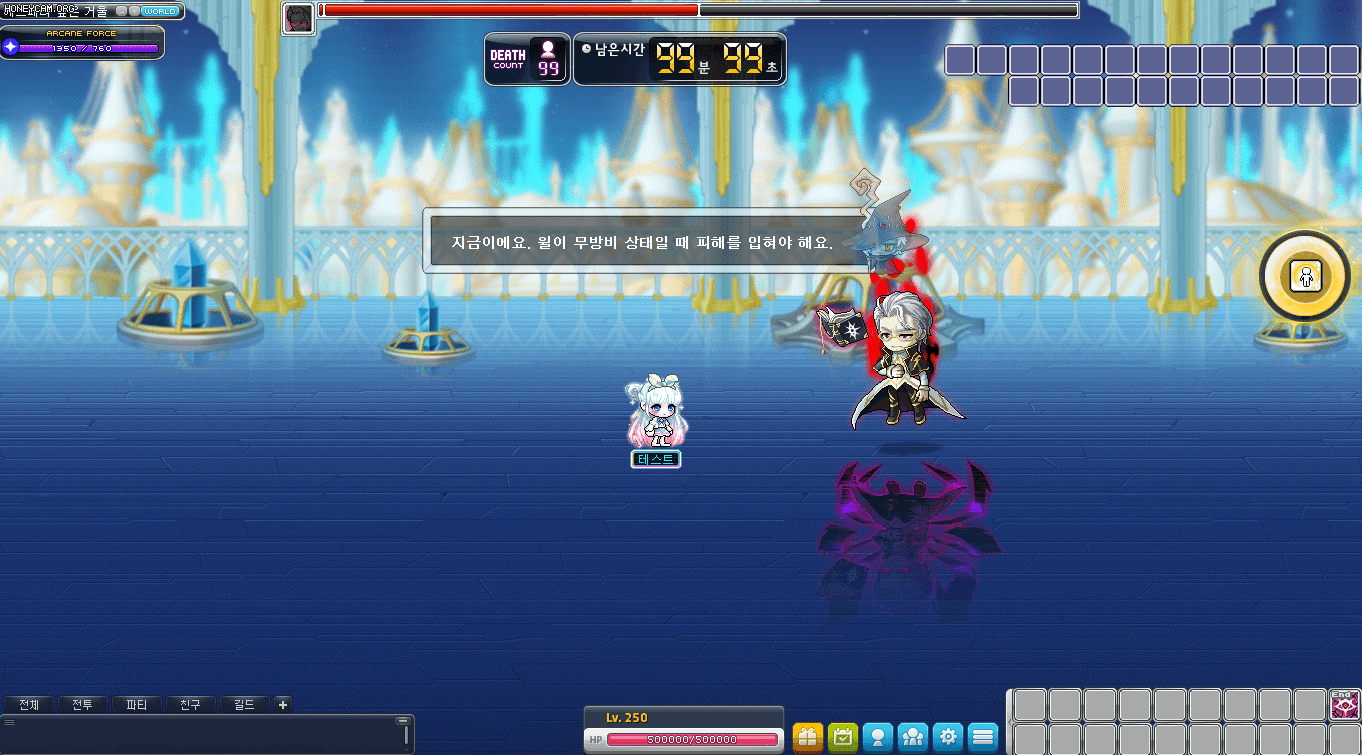Click the boss portrait icon

pos(298,18)
